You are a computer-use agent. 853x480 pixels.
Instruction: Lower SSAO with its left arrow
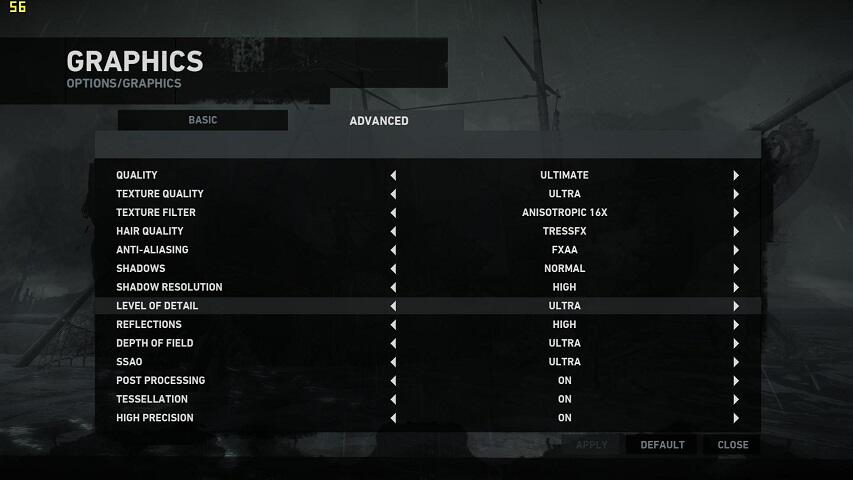[393, 362]
